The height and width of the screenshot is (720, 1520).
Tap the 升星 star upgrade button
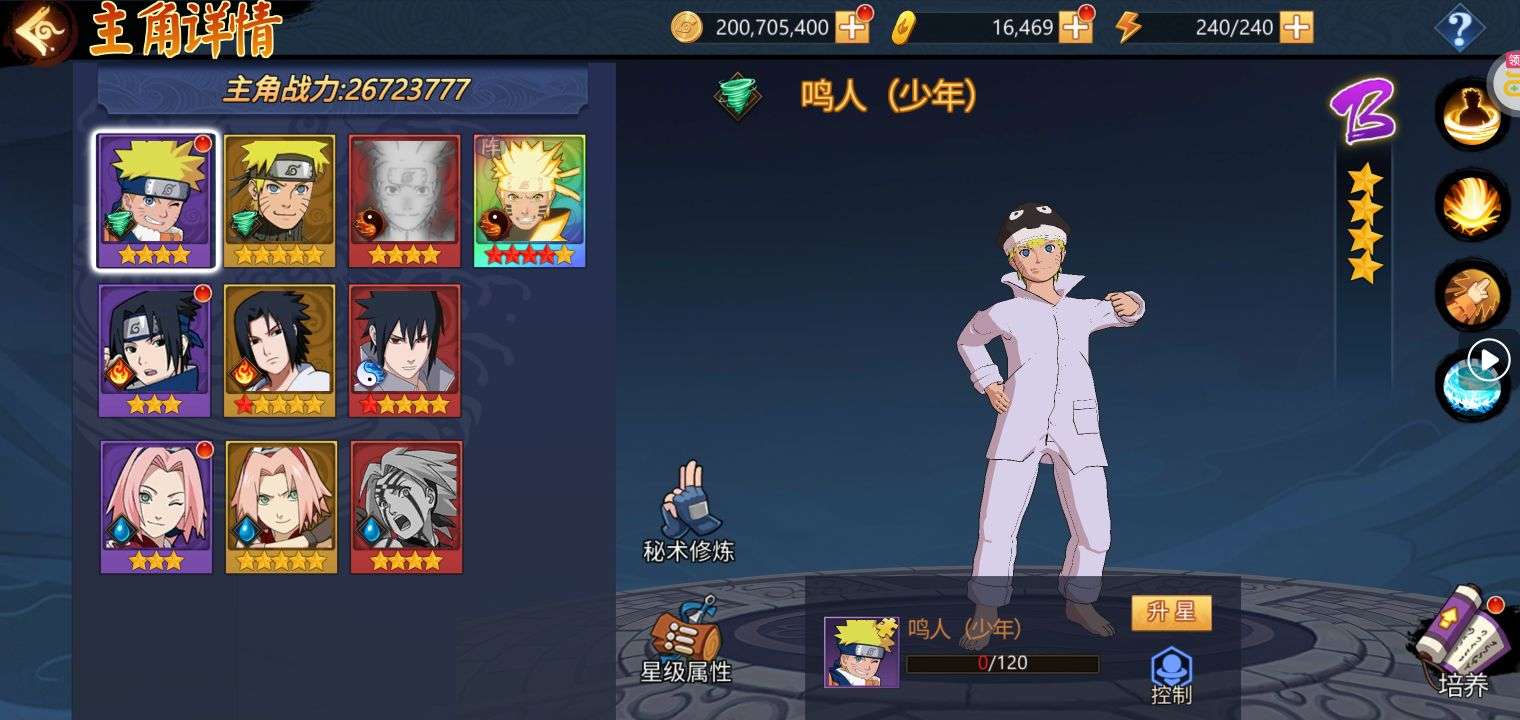point(1171,613)
